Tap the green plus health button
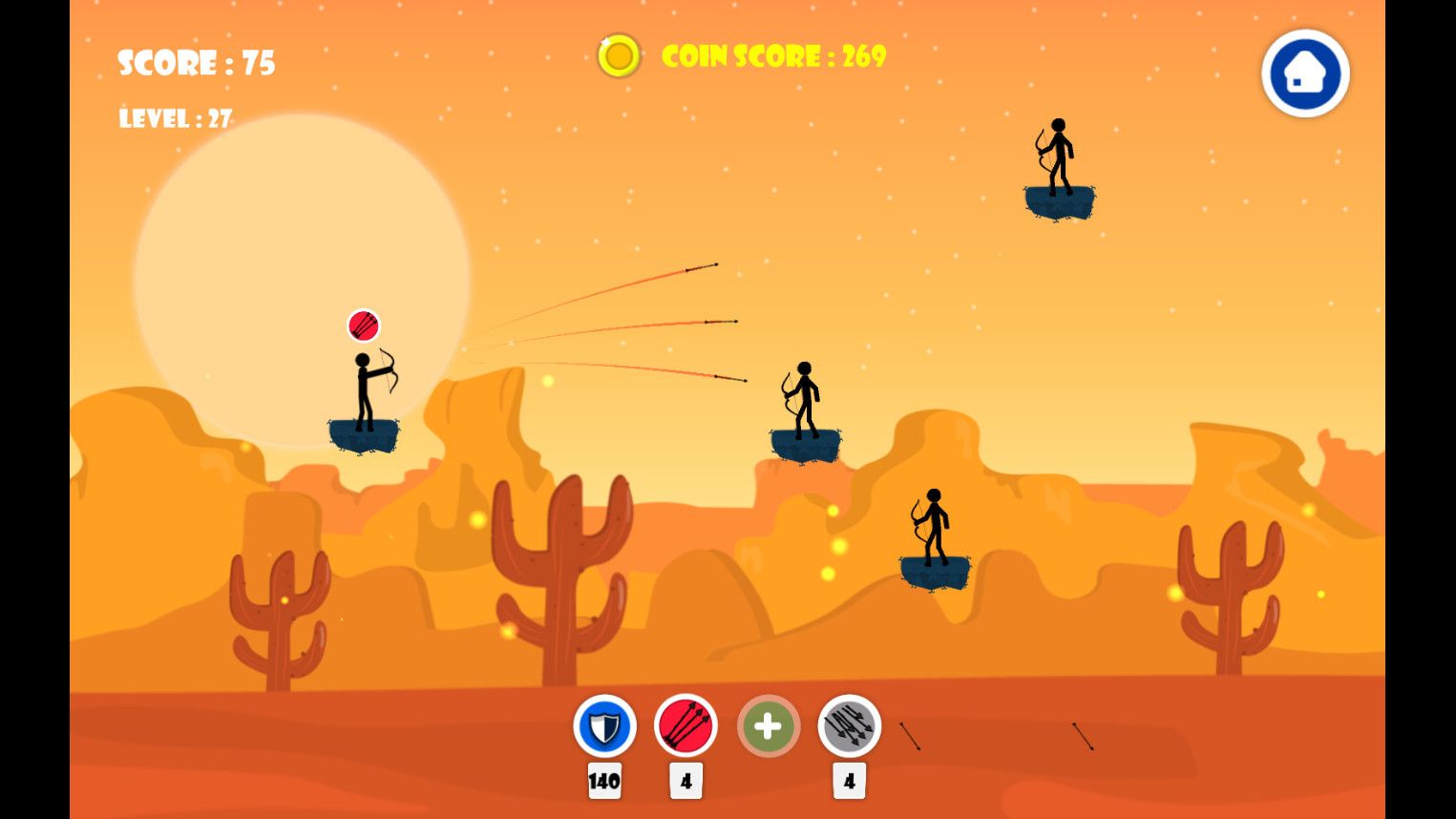The width and height of the screenshot is (1456, 819). [768, 726]
